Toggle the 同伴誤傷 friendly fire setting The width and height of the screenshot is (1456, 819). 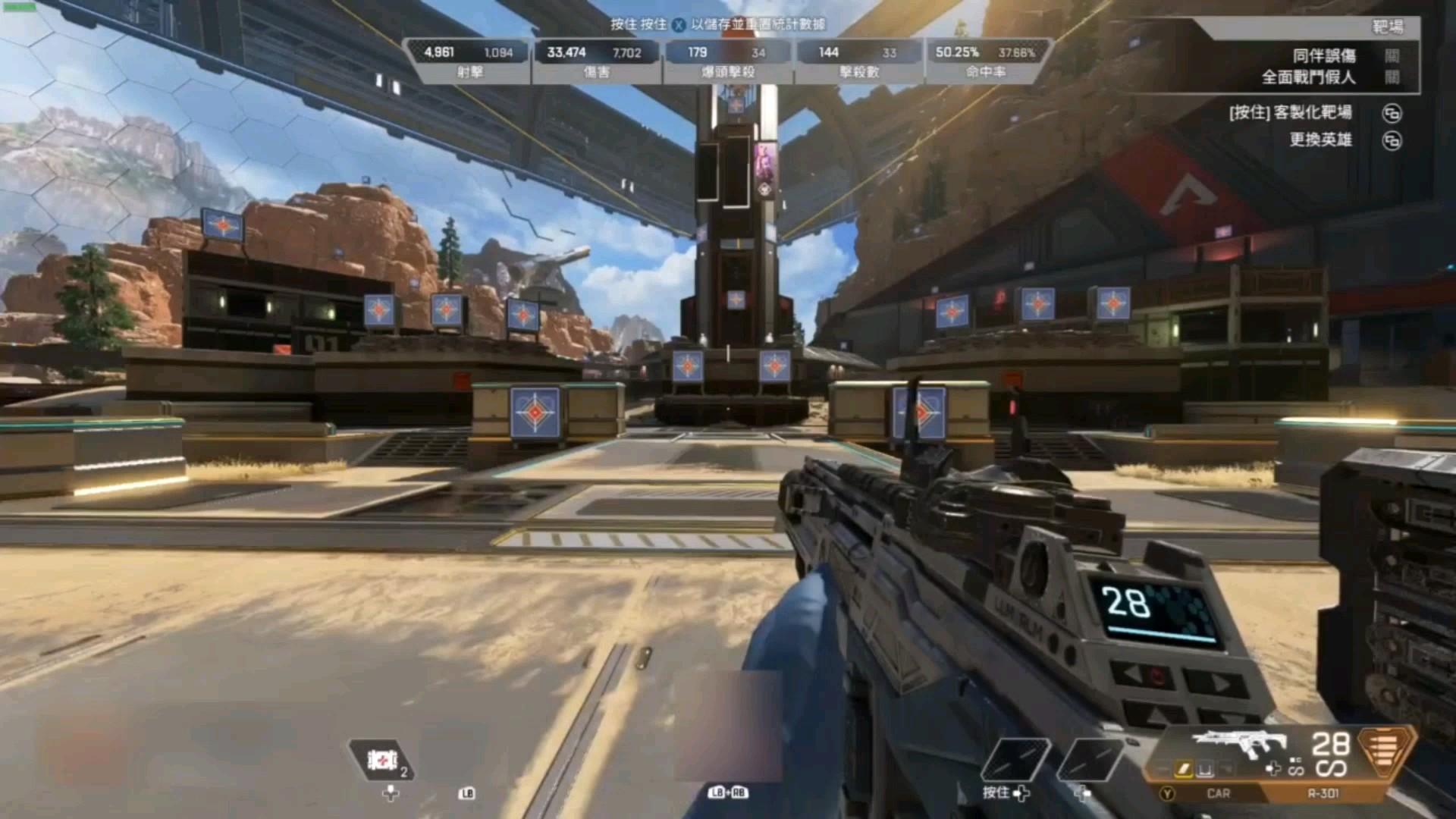1392,56
